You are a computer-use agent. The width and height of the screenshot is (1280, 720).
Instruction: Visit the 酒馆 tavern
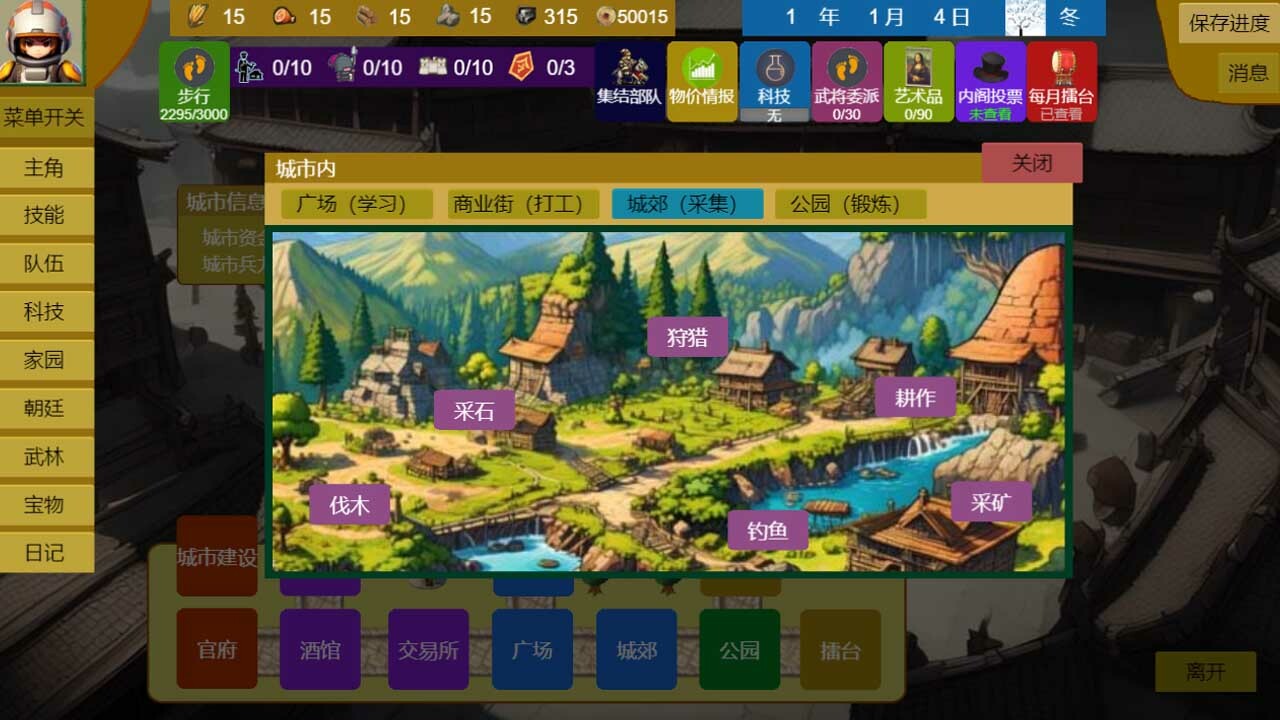(x=320, y=650)
